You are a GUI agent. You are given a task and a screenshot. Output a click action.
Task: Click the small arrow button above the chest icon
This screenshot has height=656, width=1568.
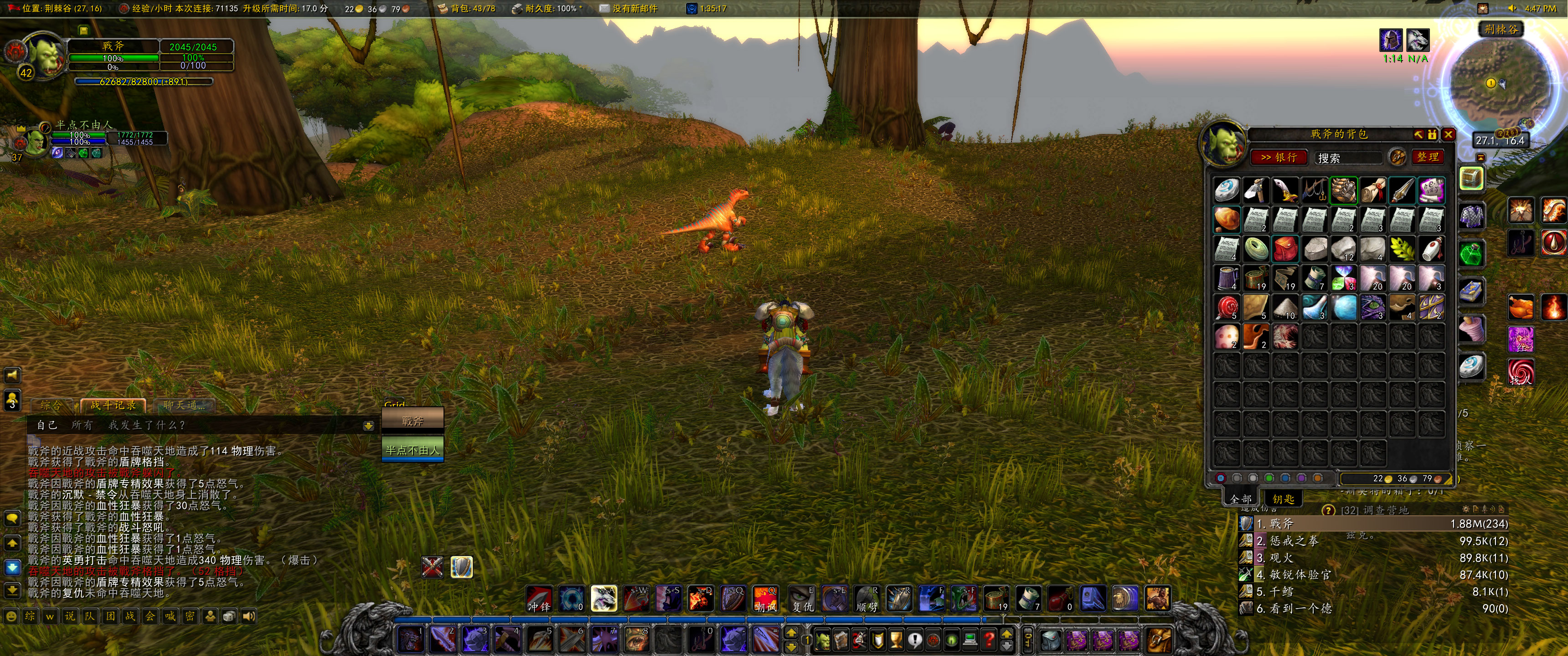[x=1481, y=158]
